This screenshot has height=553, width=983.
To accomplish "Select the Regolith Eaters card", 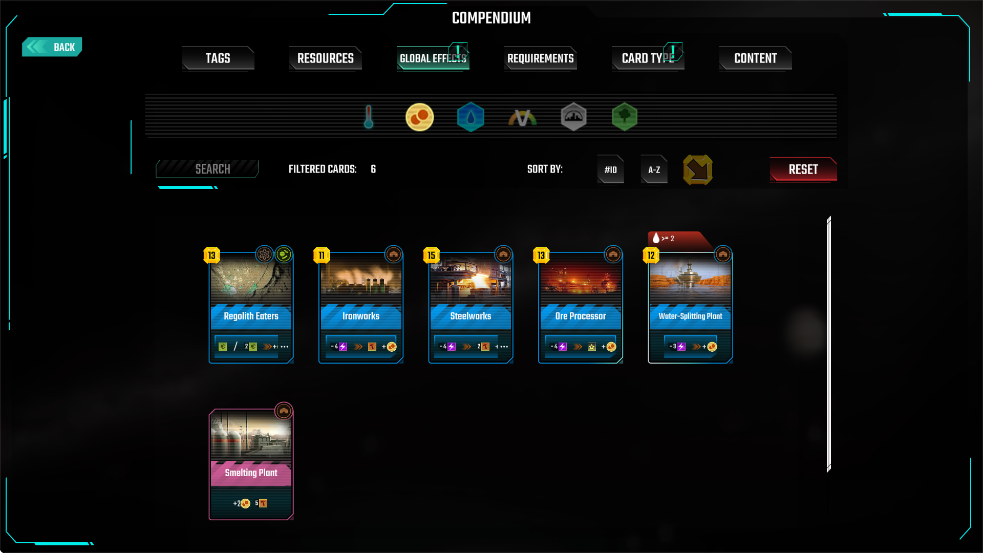I will (251, 305).
